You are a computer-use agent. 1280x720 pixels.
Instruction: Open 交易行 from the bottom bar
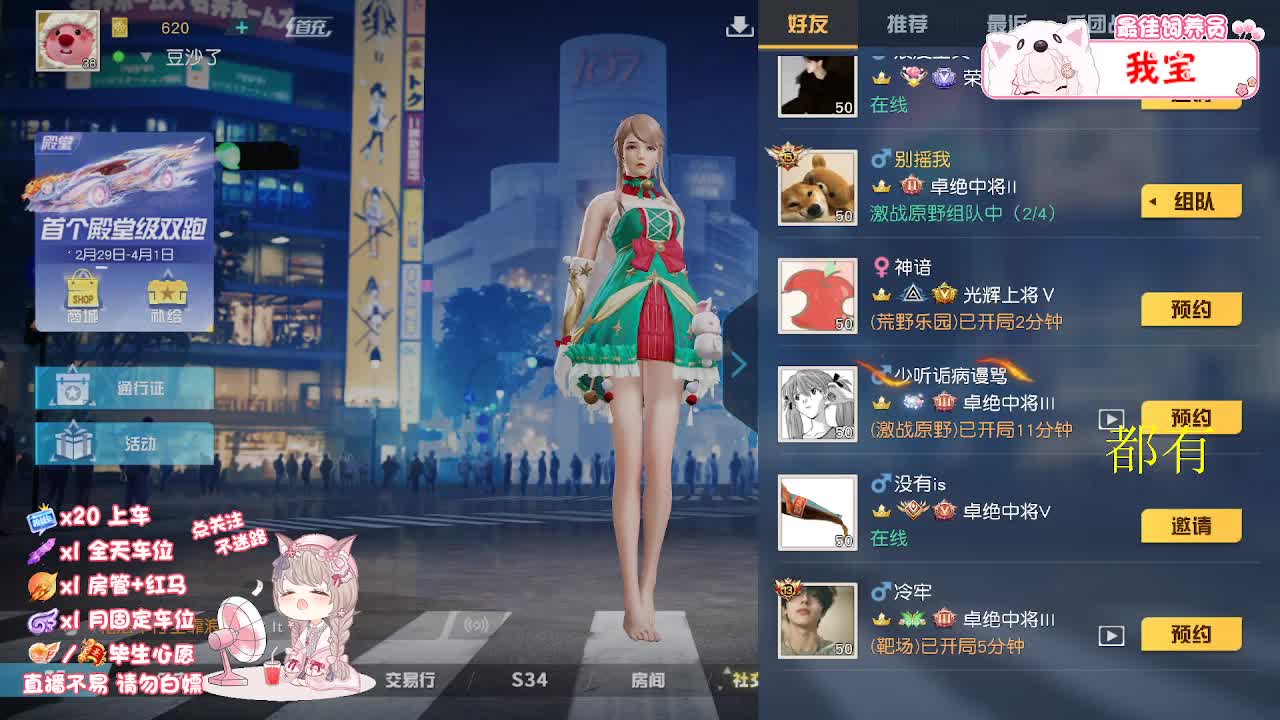click(x=408, y=679)
